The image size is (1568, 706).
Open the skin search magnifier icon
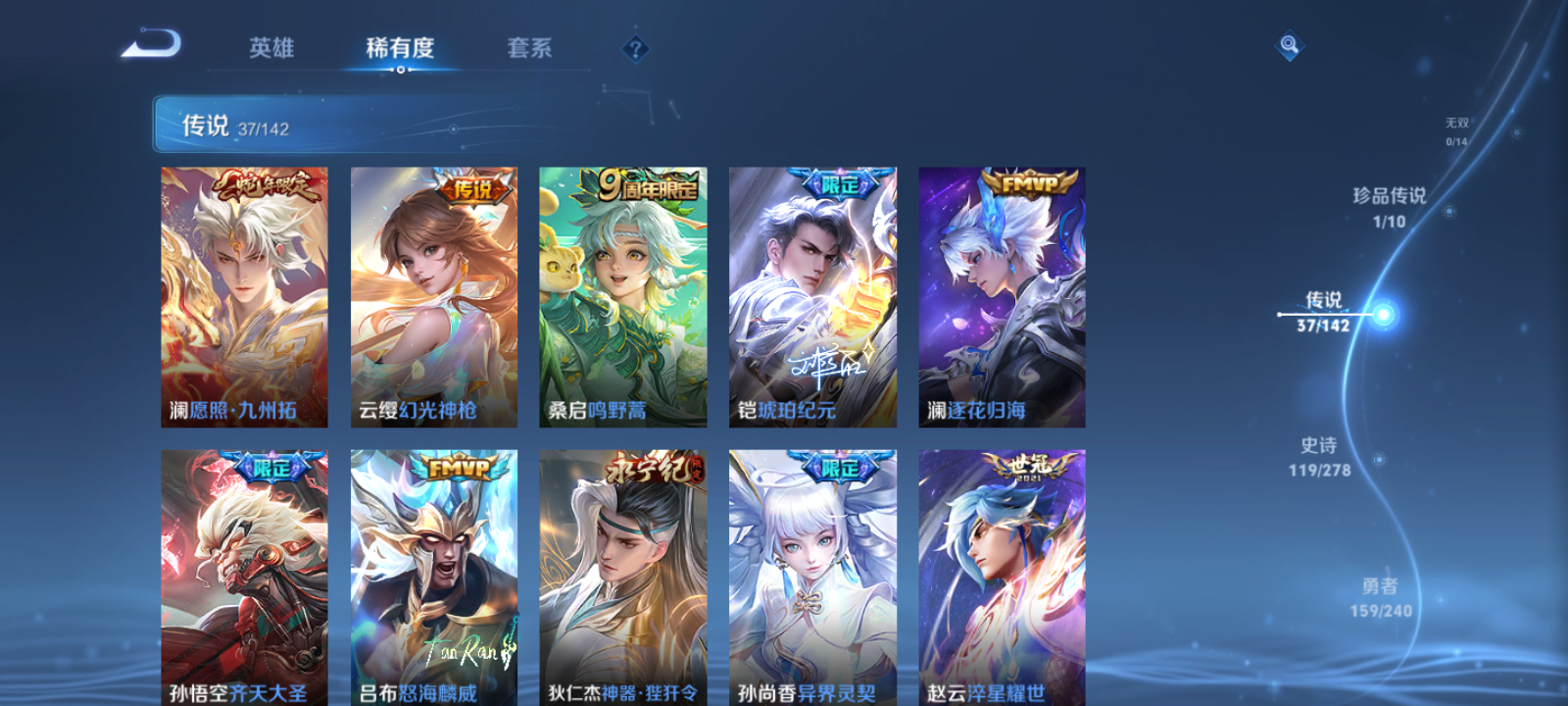[1288, 43]
